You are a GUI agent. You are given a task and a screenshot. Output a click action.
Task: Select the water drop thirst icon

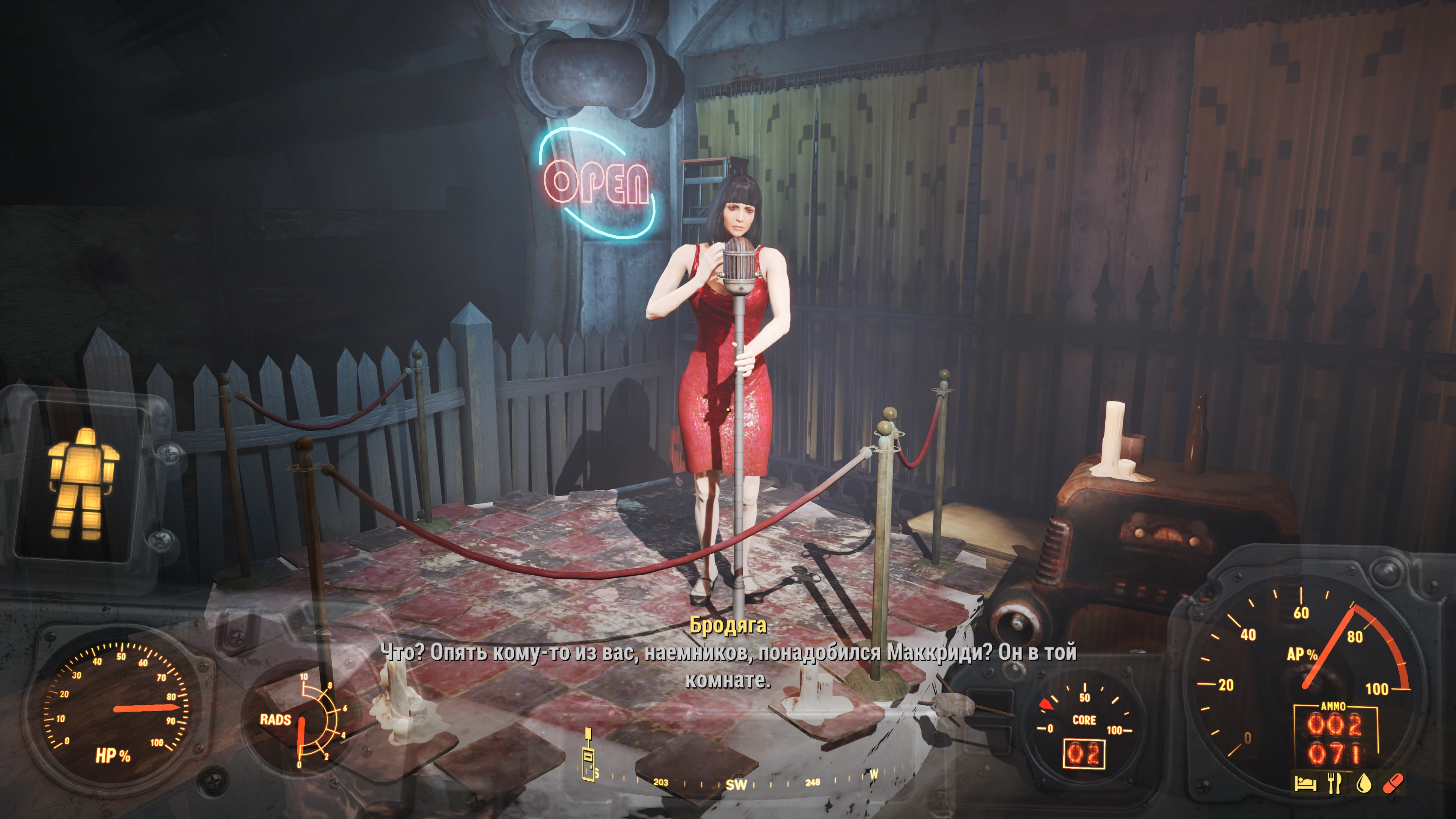1364,783
